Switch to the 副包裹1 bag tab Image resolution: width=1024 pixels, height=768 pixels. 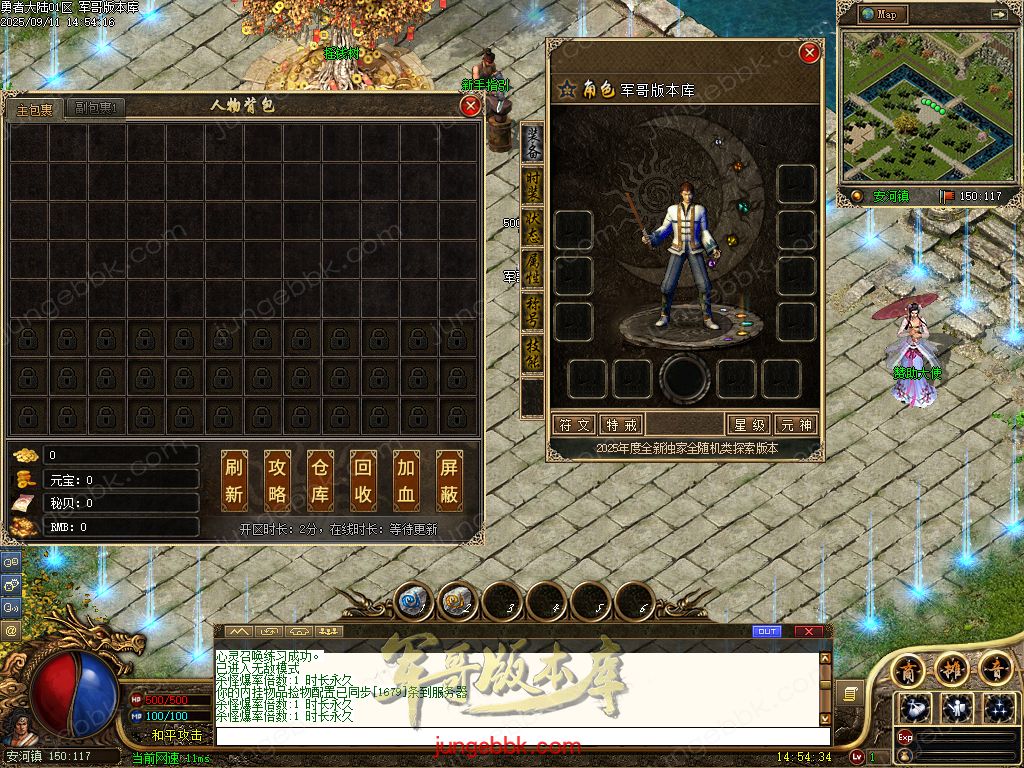tap(97, 108)
